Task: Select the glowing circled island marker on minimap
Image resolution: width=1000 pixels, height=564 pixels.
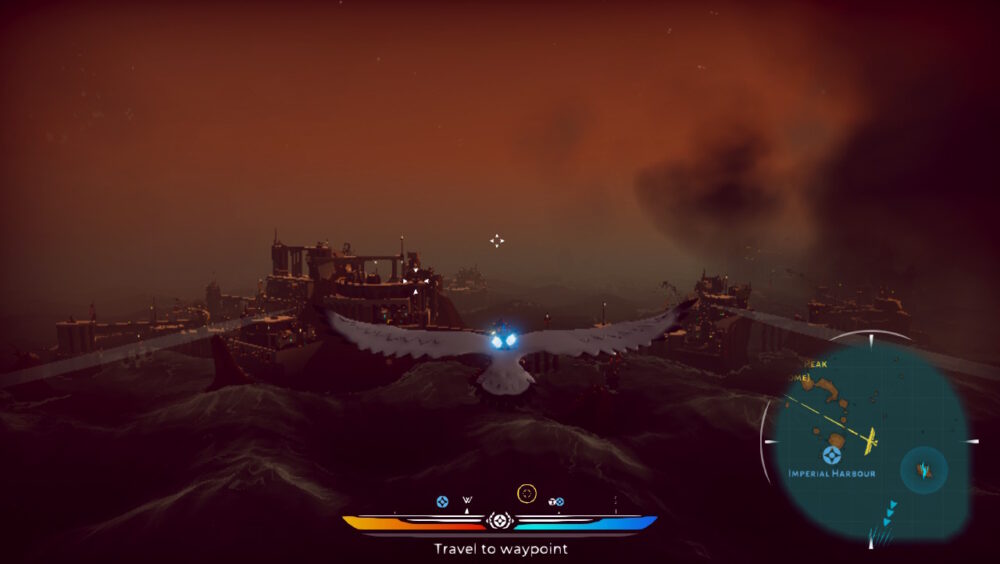Action: coord(924,470)
